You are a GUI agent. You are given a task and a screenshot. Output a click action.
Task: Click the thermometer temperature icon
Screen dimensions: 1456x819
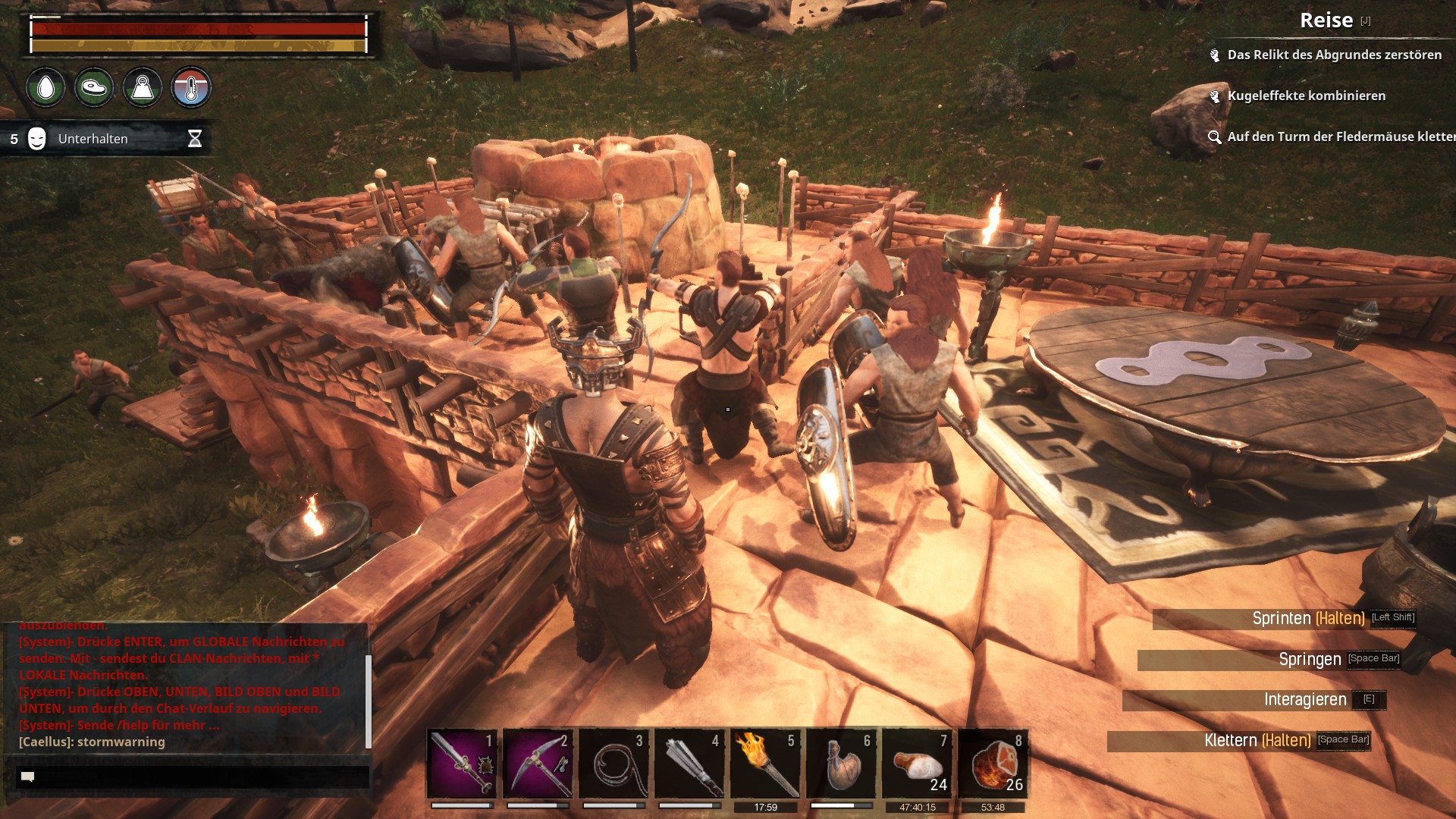191,88
